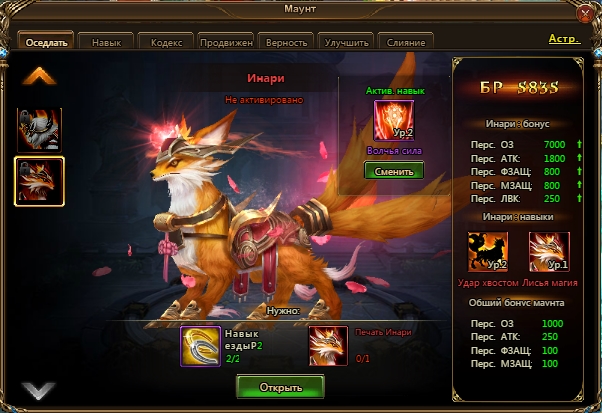Click the Лисья магия skill icon
This screenshot has height=413, width=602.
[548, 251]
